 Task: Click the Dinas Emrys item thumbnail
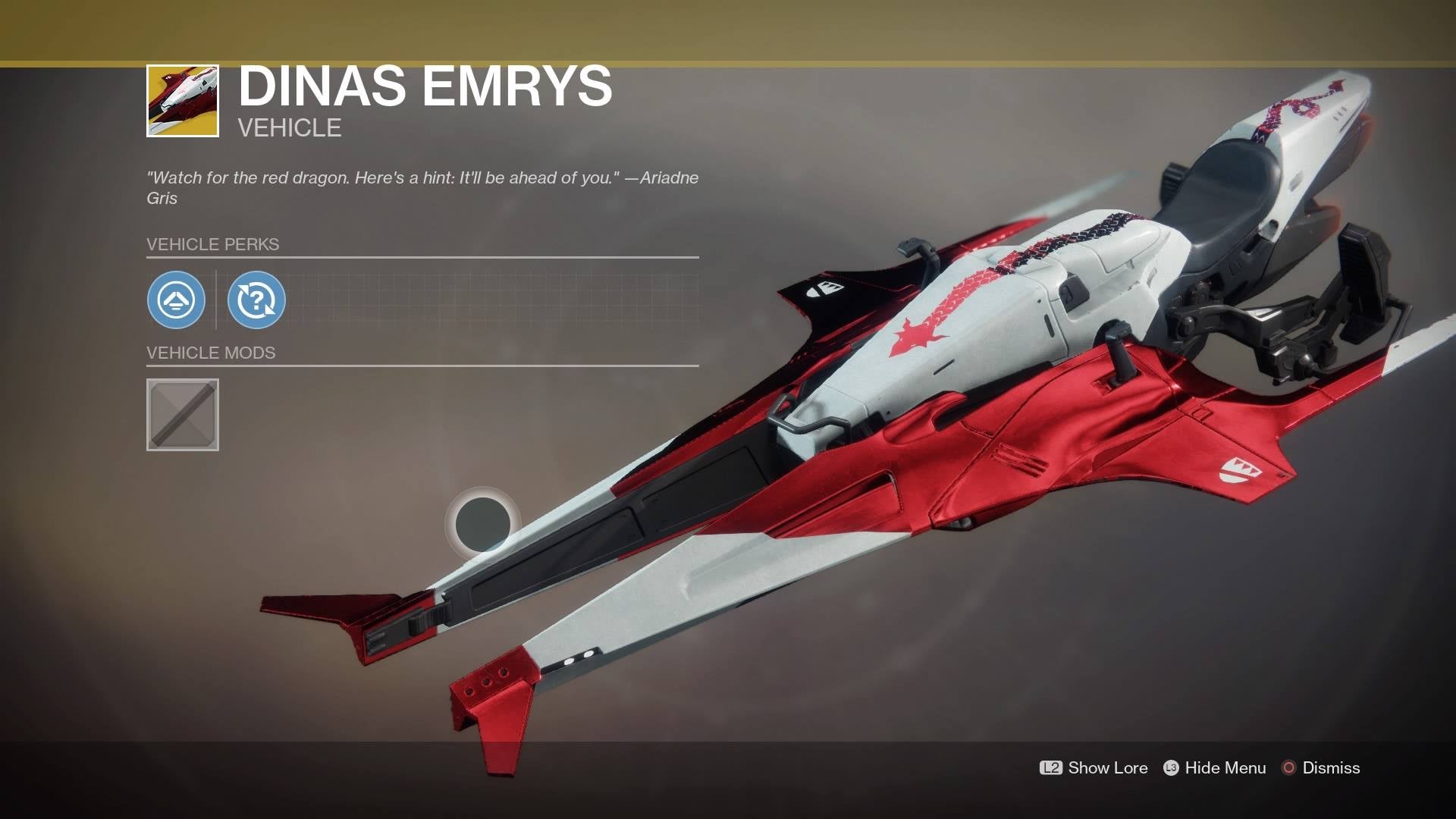point(183,101)
